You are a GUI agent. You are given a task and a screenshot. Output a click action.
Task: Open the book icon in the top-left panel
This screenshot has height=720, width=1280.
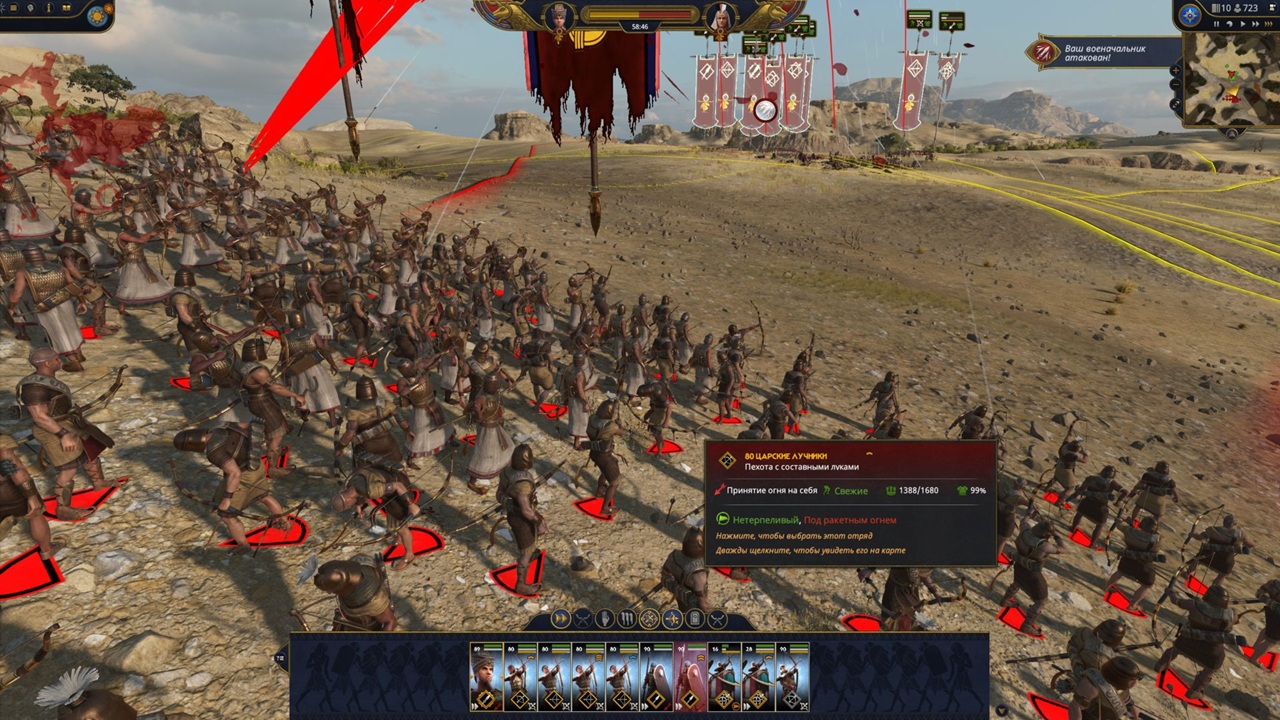[x=66, y=9]
